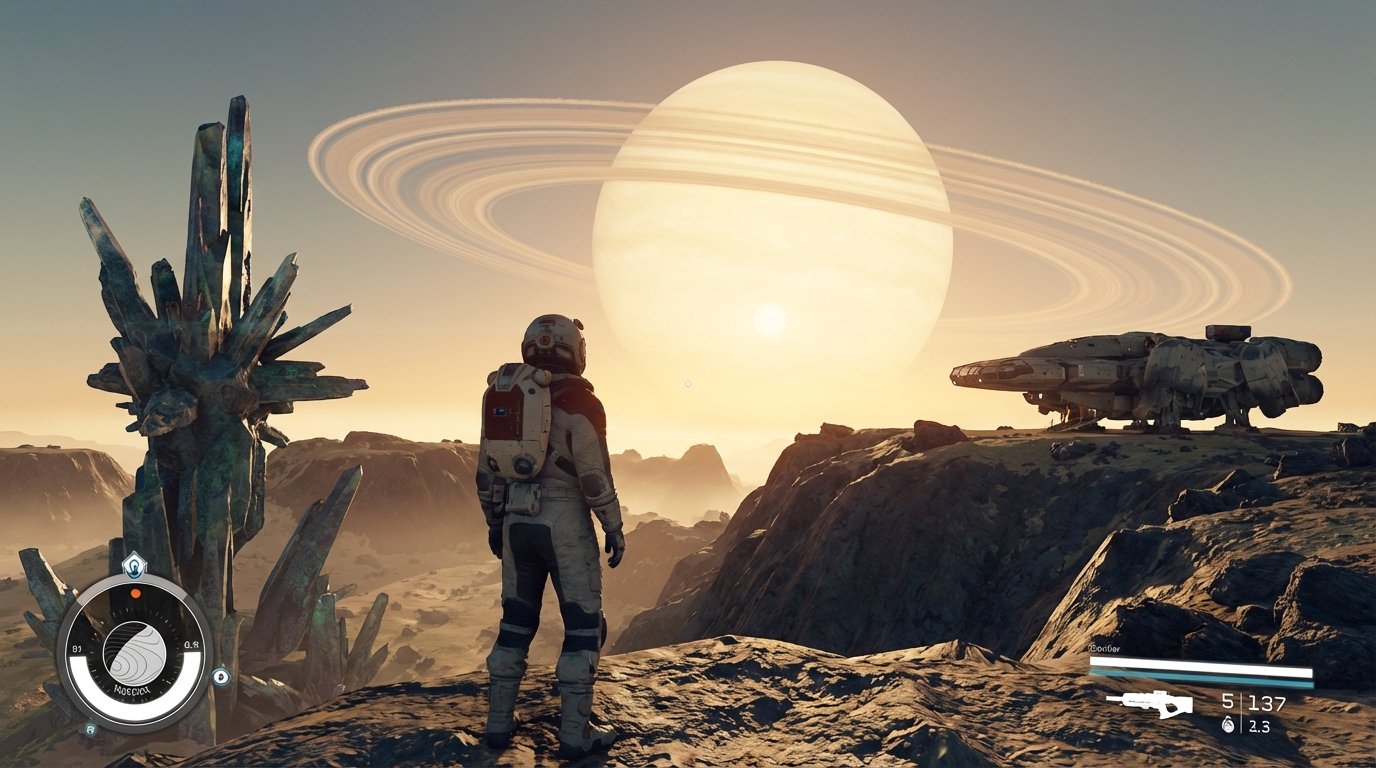The width and height of the screenshot is (1376, 768).
Task: Click the shield-shaped objective icon on the compass
Action: click(x=135, y=564)
